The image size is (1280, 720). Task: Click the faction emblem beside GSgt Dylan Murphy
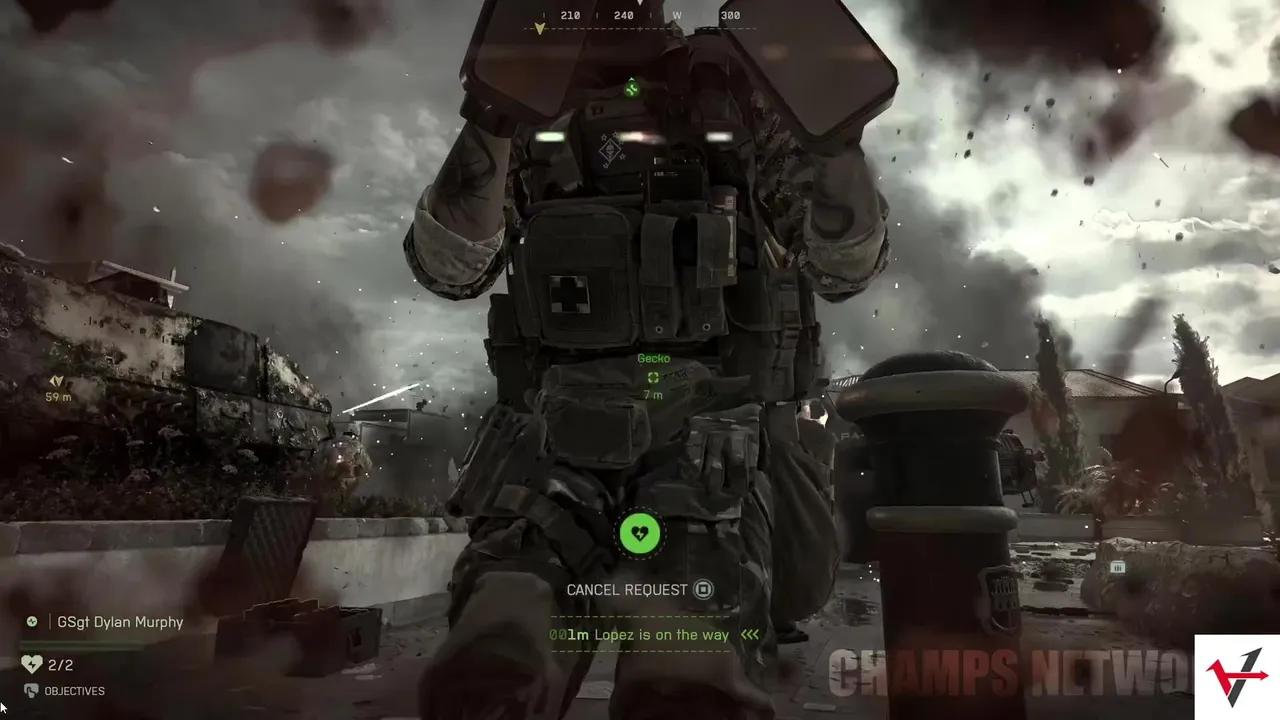(x=31, y=621)
